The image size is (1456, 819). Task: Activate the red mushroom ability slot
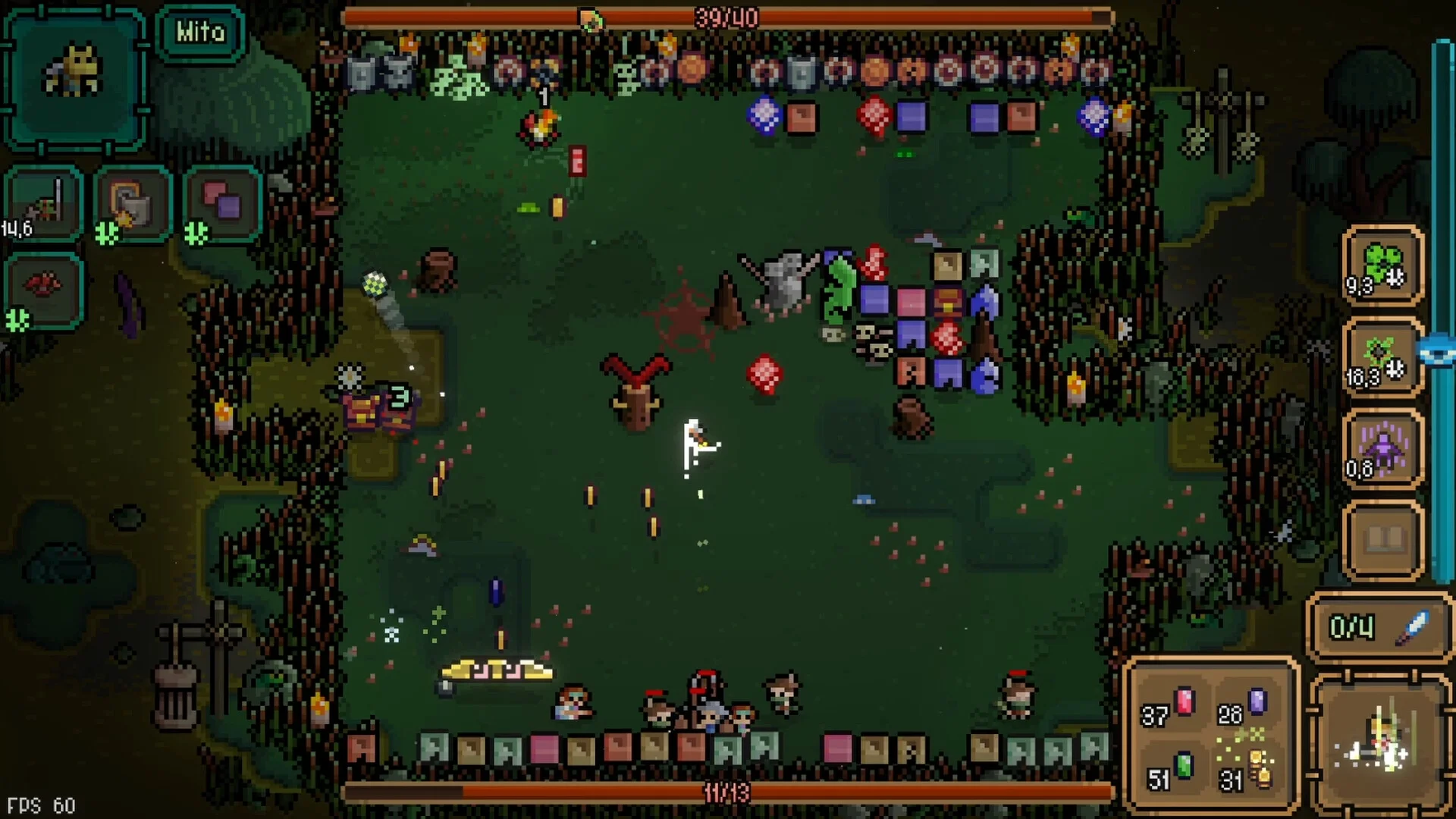[44, 290]
